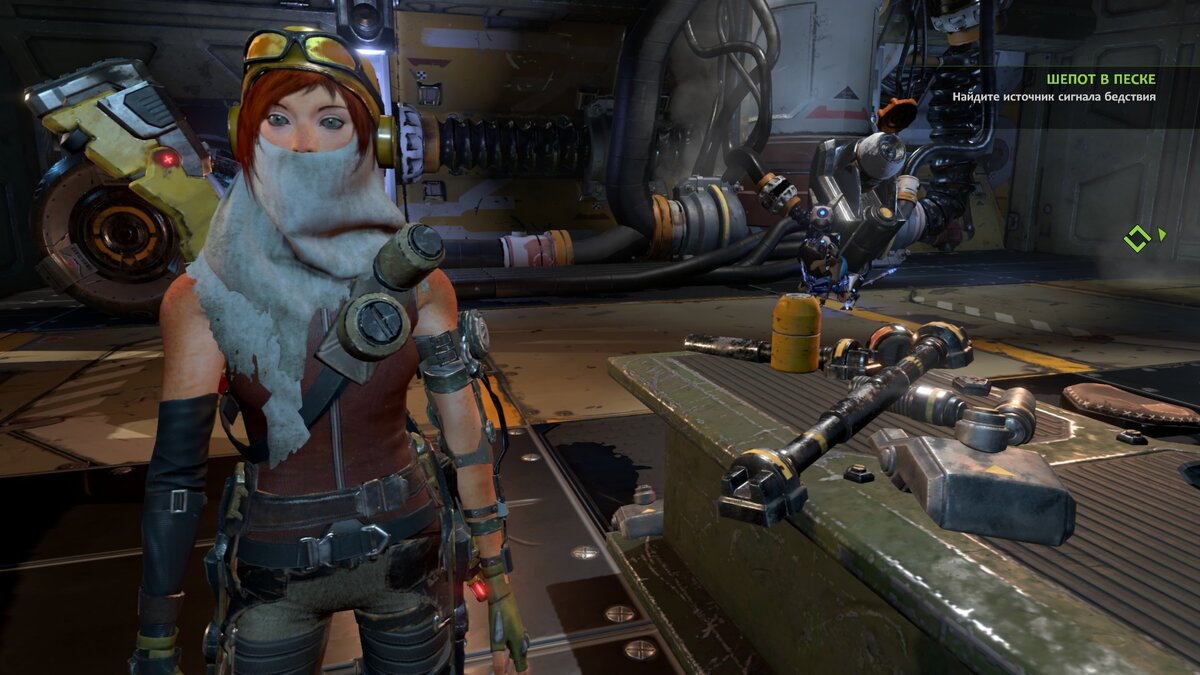Open the Шепот в песке quest tracker
1200x675 pixels.
pyautogui.click(x=1101, y=78)
